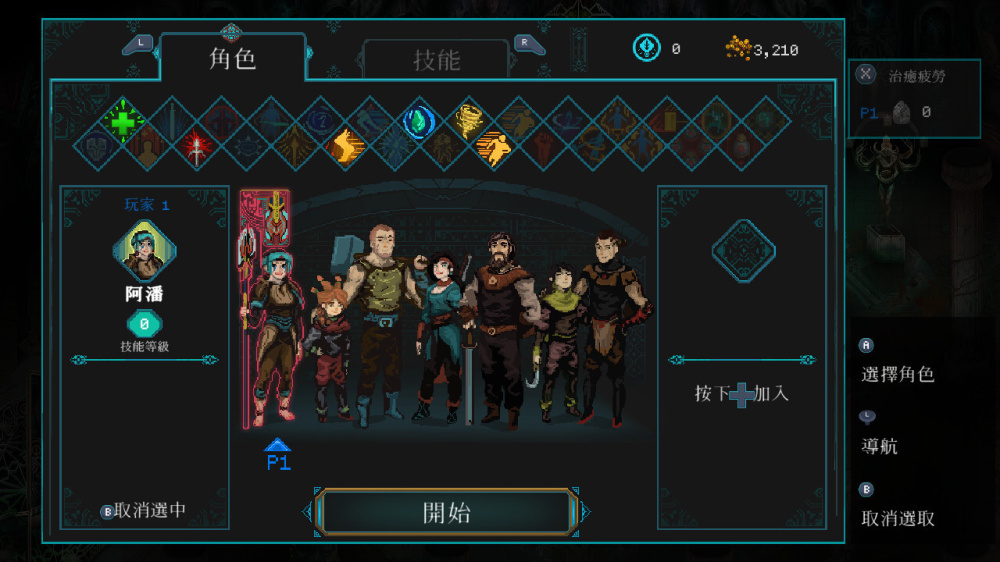Select the muscular hammer-wielding character
Screen dimensions: 1000x562
(x=380, y=320)
